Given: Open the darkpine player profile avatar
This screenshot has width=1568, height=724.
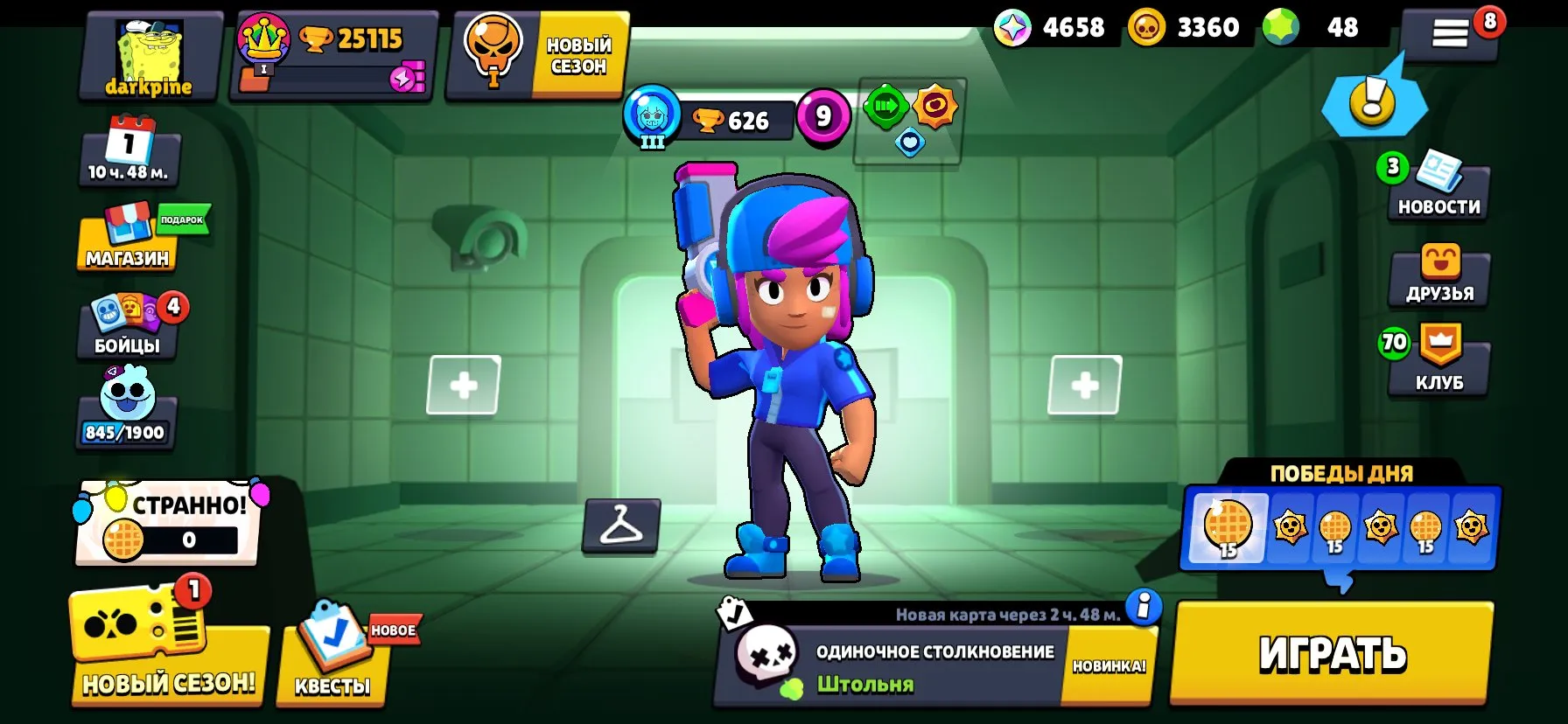Looking at the screenshot, I should click(x=149, y=52).
